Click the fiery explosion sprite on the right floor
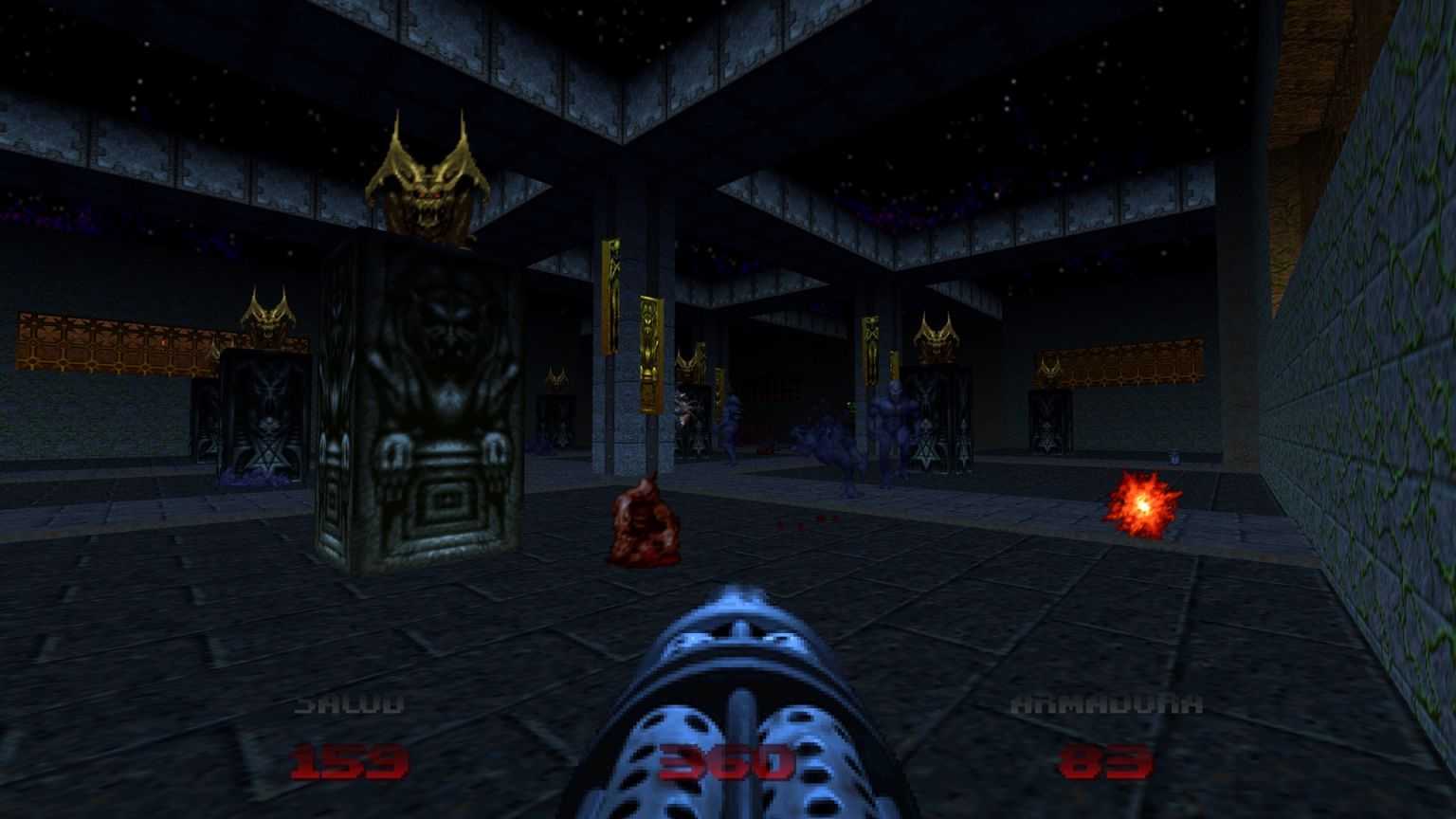1456x819 pixels. [x=1143, y=505]
